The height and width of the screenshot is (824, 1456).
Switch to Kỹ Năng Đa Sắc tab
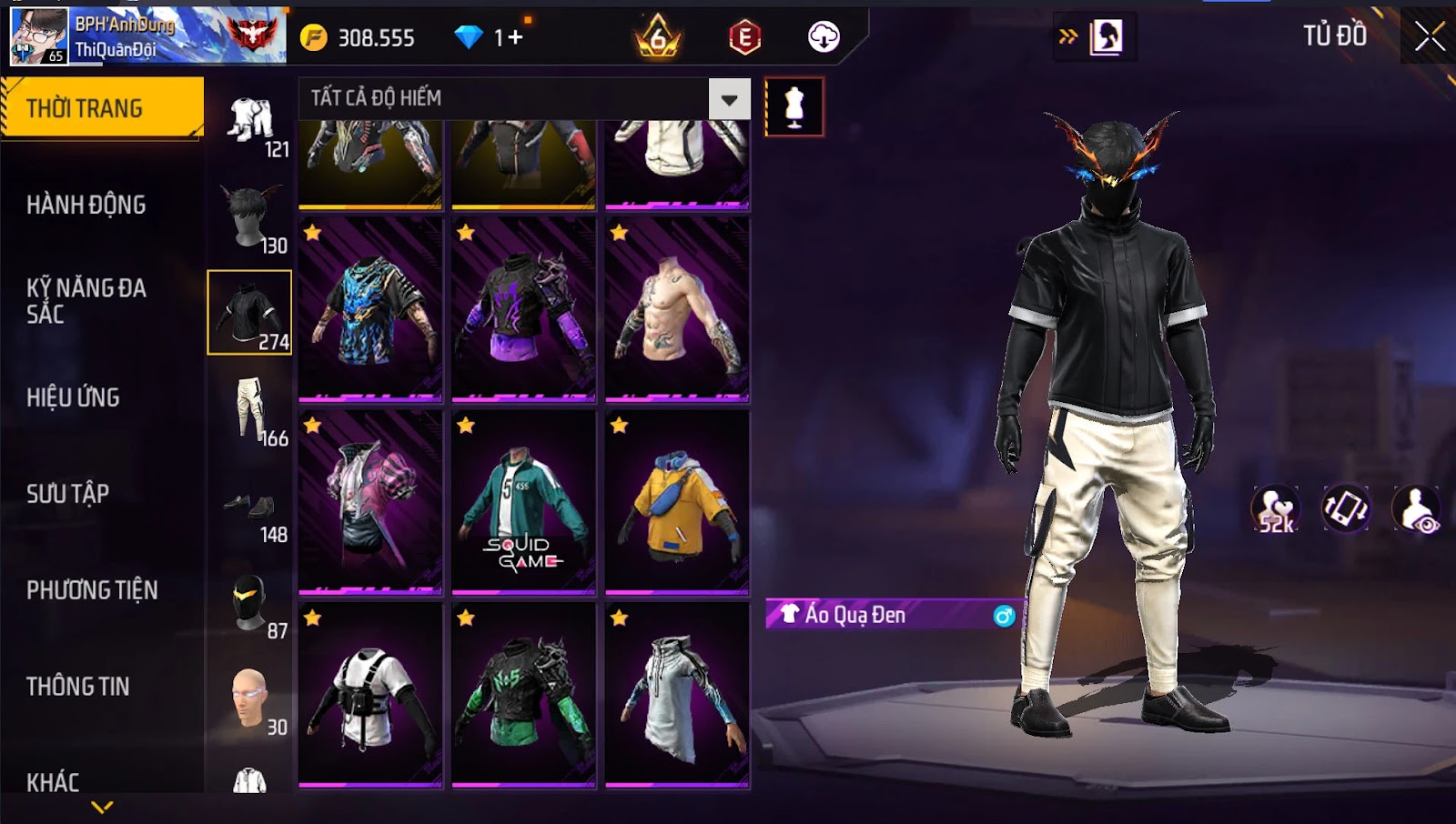86,301
